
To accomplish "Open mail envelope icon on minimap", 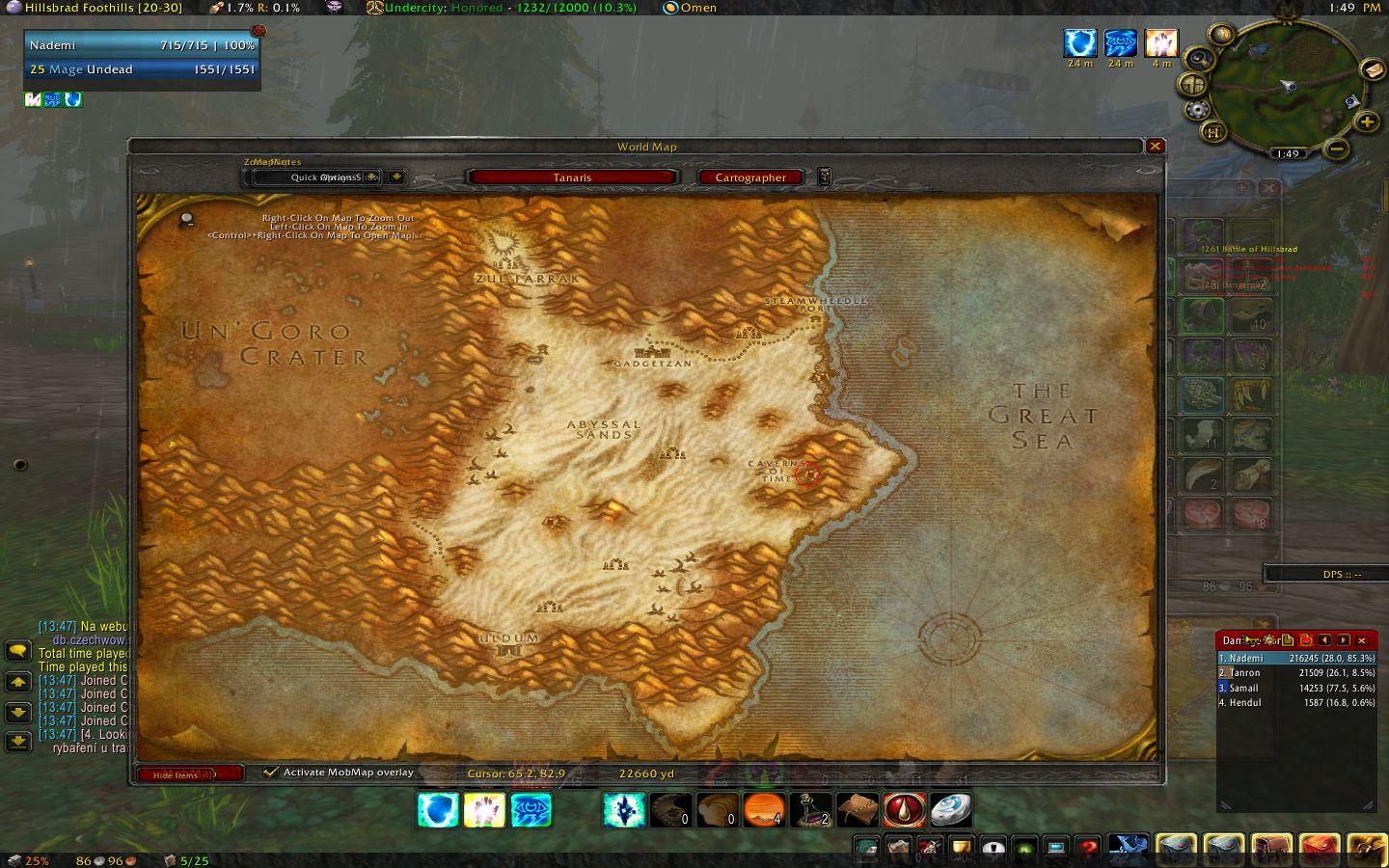I will 1372,69.
